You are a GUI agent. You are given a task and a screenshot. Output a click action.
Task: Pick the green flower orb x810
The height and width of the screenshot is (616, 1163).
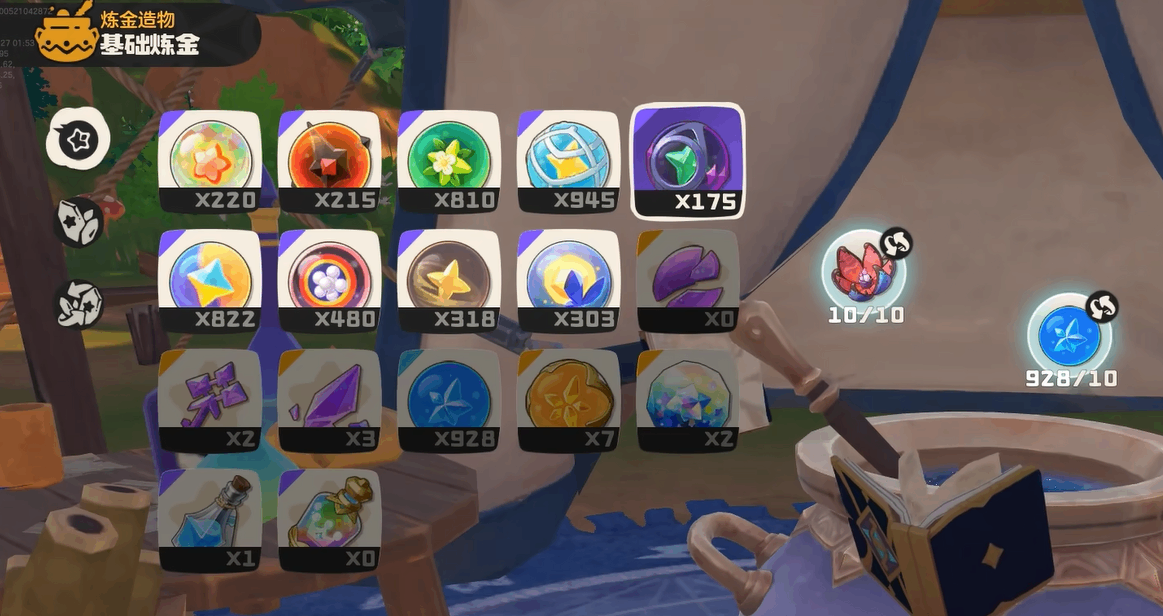point(448,161)
